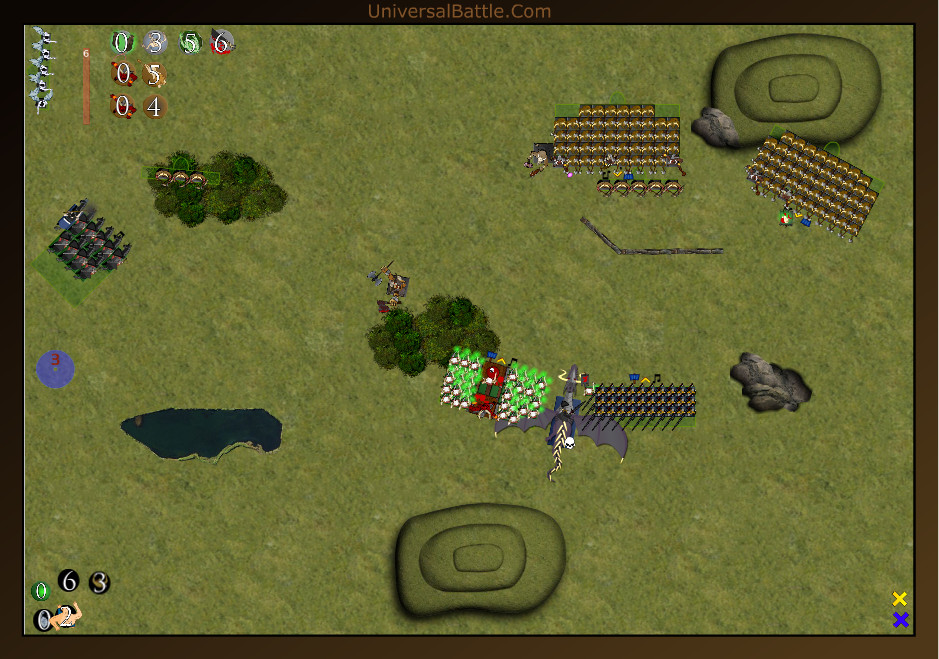939x659 pixels.
Task: Open the UniversalBattle.Com title link
Action: point(459,11)
